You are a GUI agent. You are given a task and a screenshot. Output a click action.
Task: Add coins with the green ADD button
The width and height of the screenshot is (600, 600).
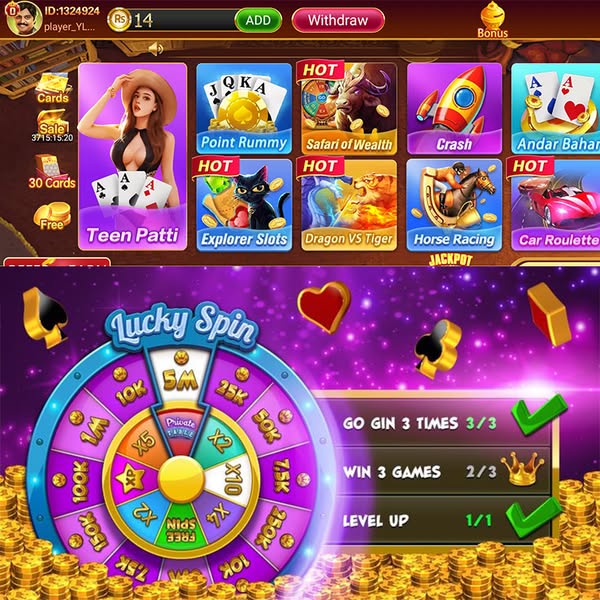click(x=258, y=20)
